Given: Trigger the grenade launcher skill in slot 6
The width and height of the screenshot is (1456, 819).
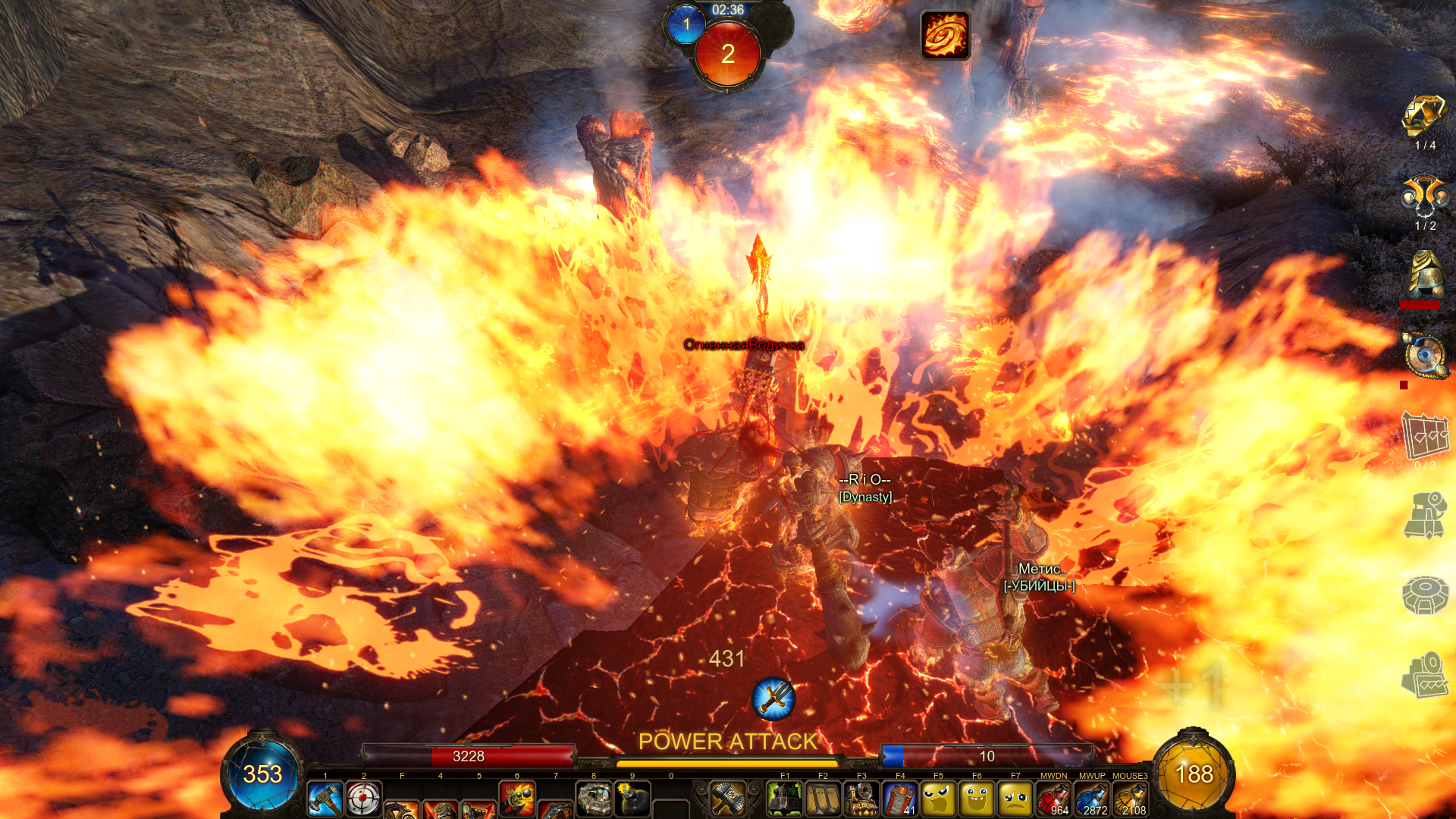Looking at the screenshot, I should [x=517, y=799].
